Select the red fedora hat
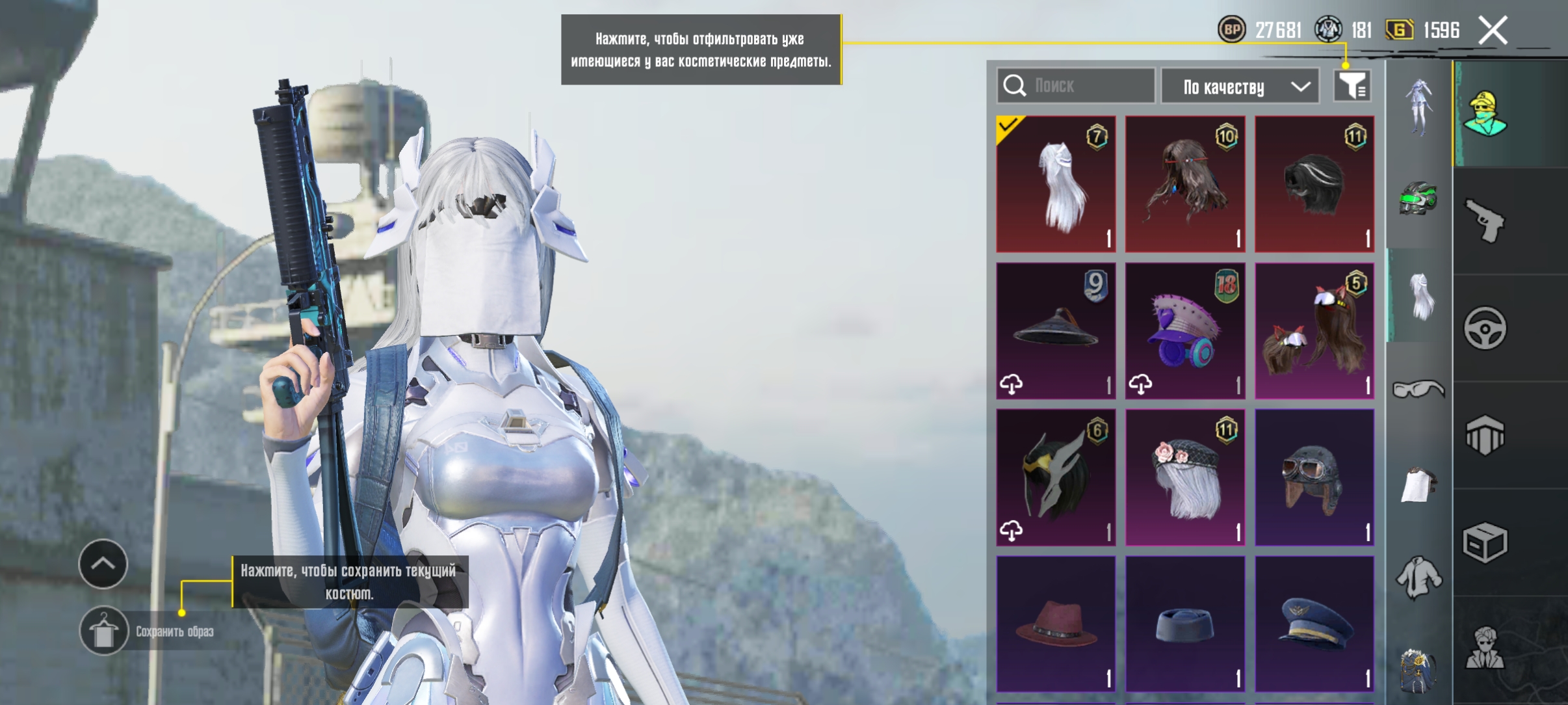Image resolution: width=1568 pixels, height=705 pixels. click(1056, 624)
